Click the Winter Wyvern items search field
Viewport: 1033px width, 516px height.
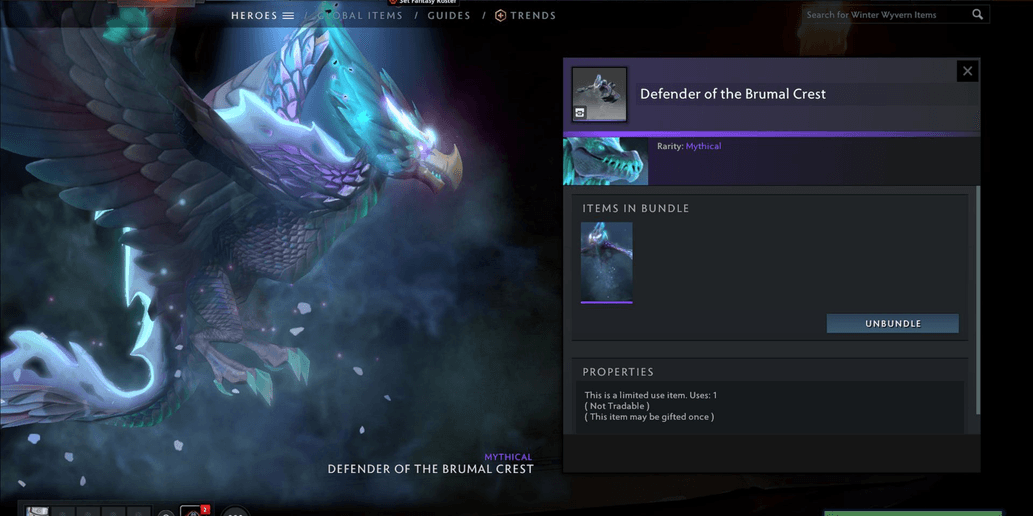tap(885, 15)
